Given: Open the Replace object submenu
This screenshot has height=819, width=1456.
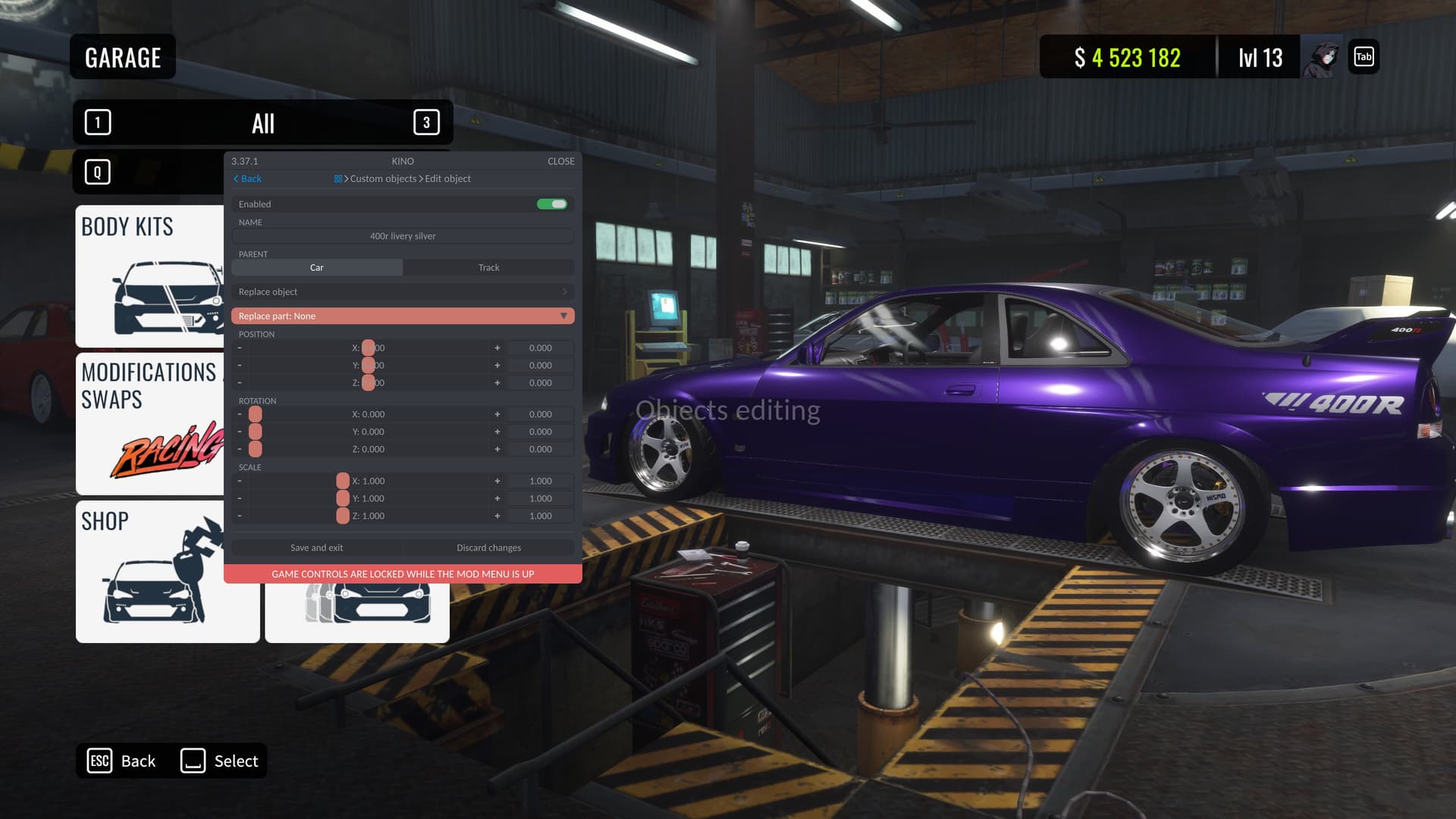Looking at the screenshot, I should point(403,292).
